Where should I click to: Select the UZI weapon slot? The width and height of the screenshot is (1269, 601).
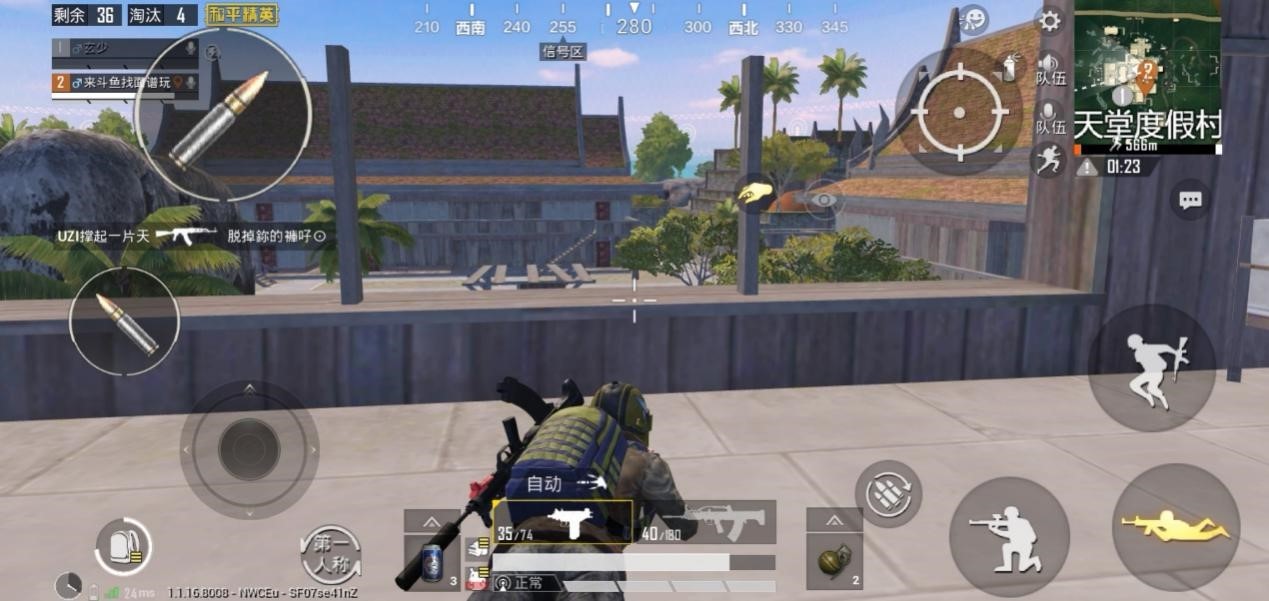(x=562, y=522)
